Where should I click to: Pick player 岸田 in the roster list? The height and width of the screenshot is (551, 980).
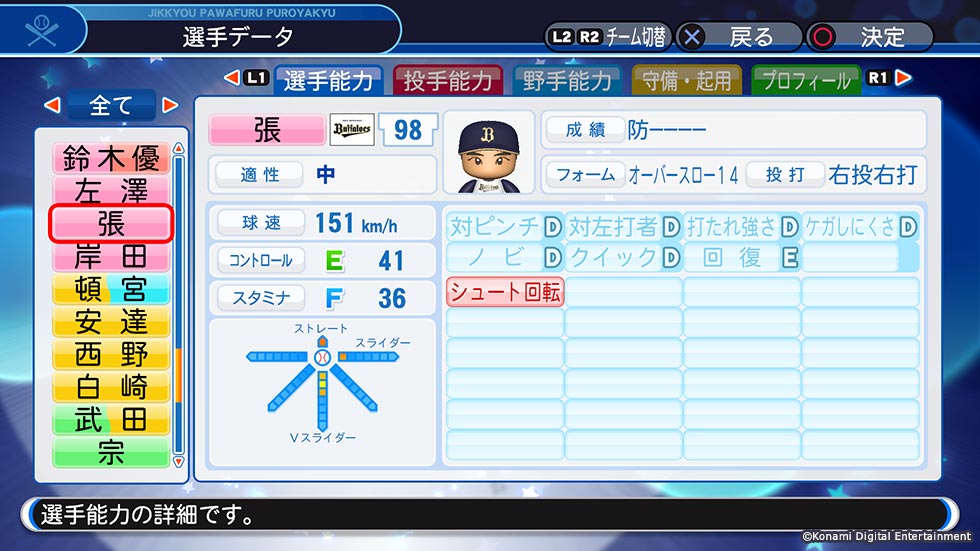(111, 256)
